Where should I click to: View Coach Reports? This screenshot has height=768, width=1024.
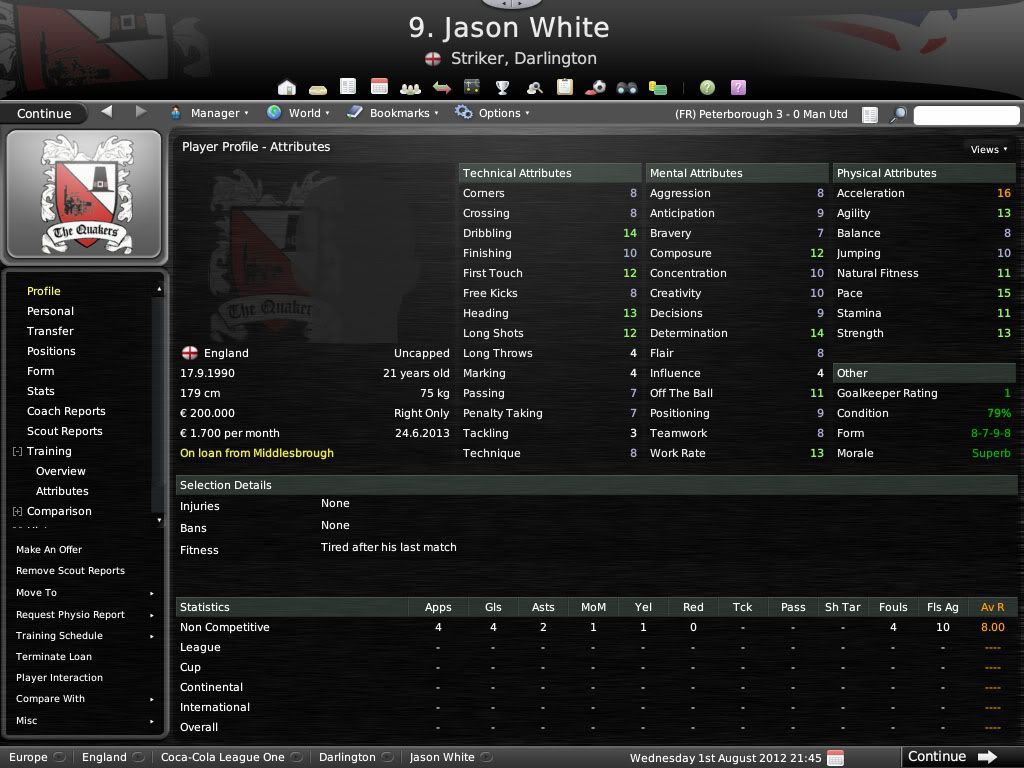pos(66,411)
